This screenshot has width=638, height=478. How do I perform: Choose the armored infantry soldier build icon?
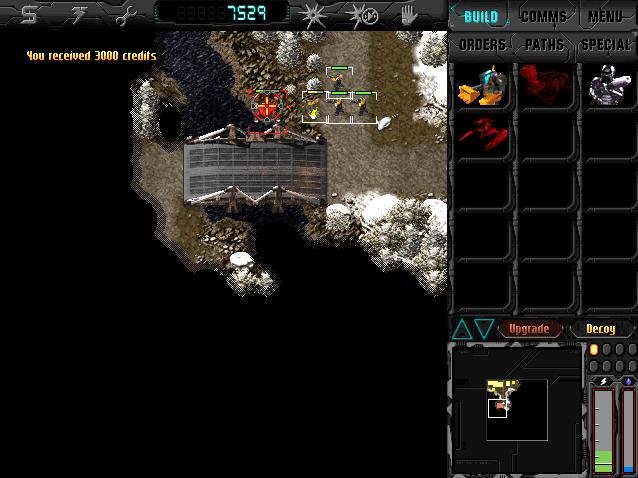[x=607, y=87]
